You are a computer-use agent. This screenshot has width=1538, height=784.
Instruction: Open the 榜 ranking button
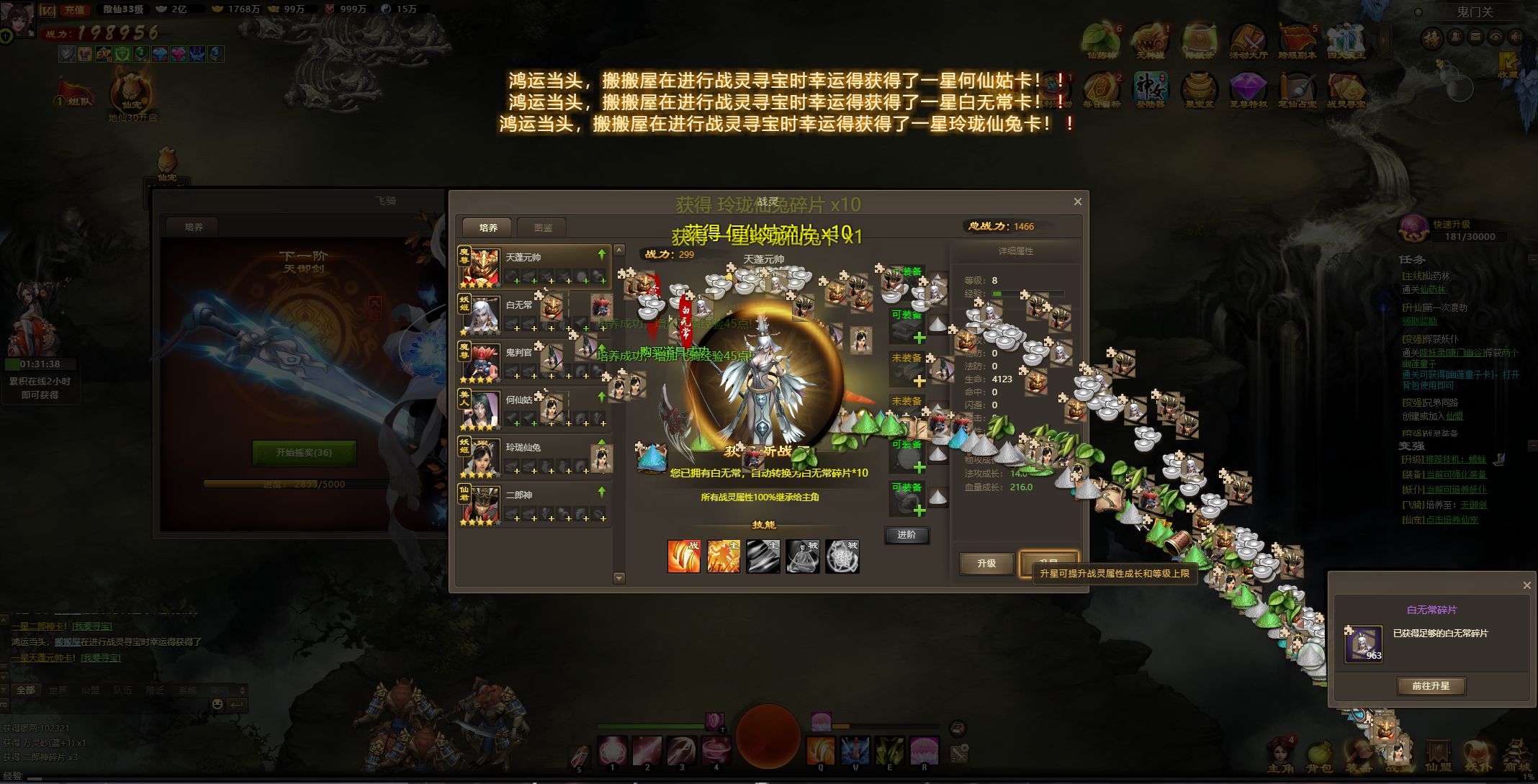1431,38
